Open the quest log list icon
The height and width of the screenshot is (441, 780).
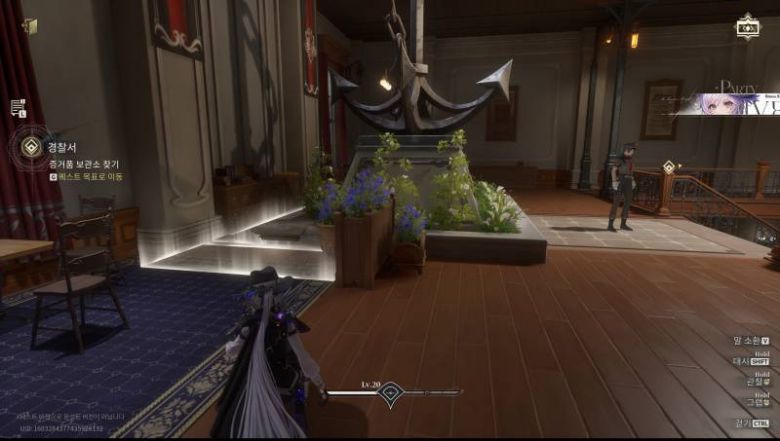(18, 108)
